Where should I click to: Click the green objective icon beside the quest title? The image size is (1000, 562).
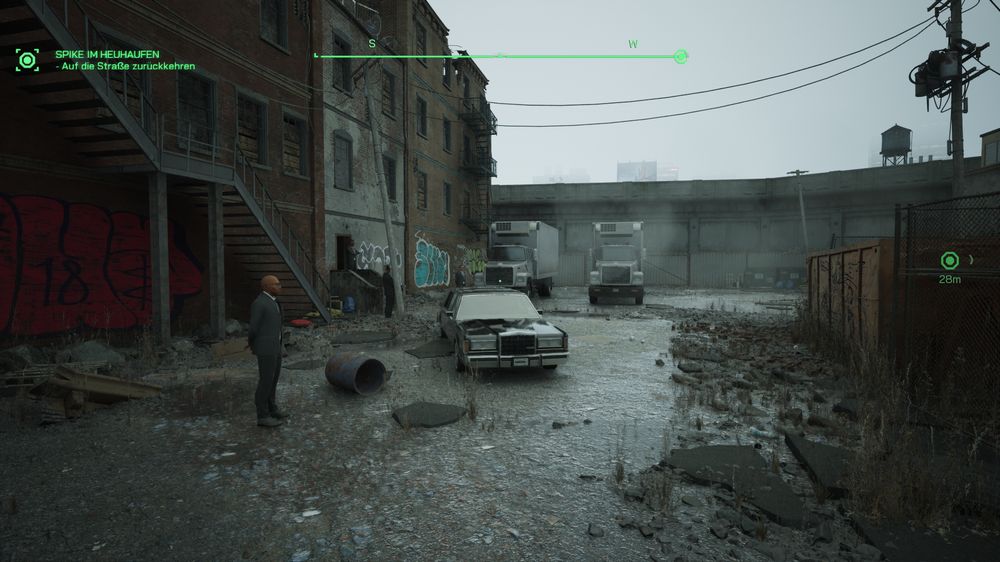click(x=27, y=59)
